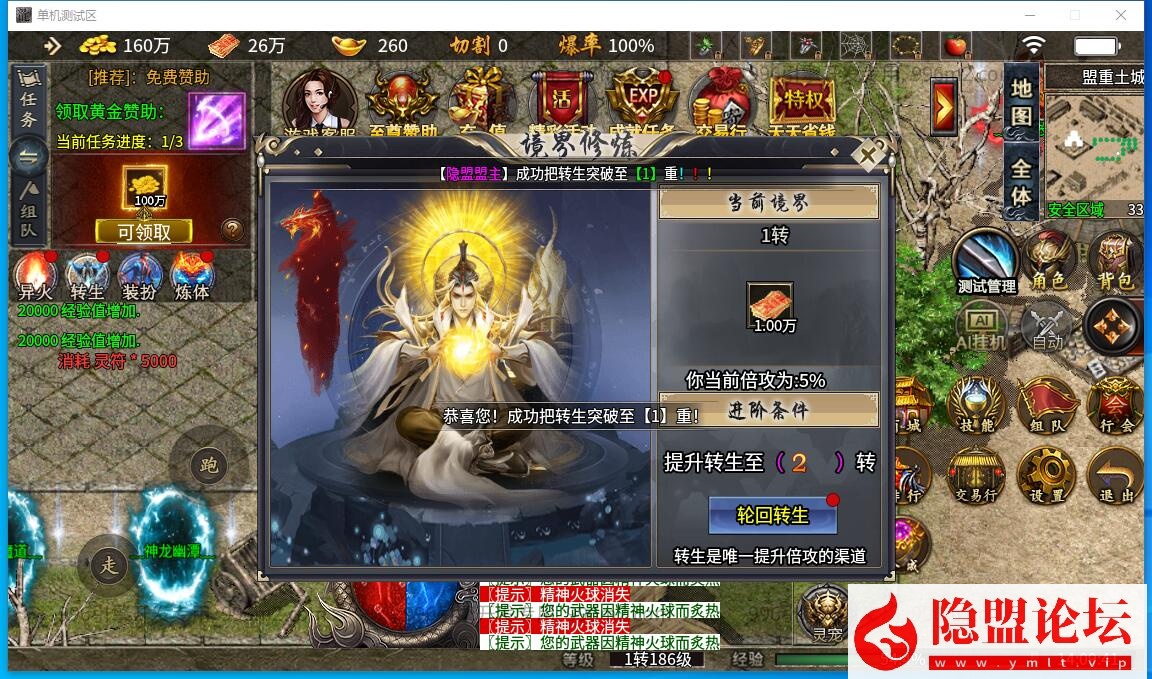
Task: Open the 技能 skills menu
Action: [x=977, y=406]
